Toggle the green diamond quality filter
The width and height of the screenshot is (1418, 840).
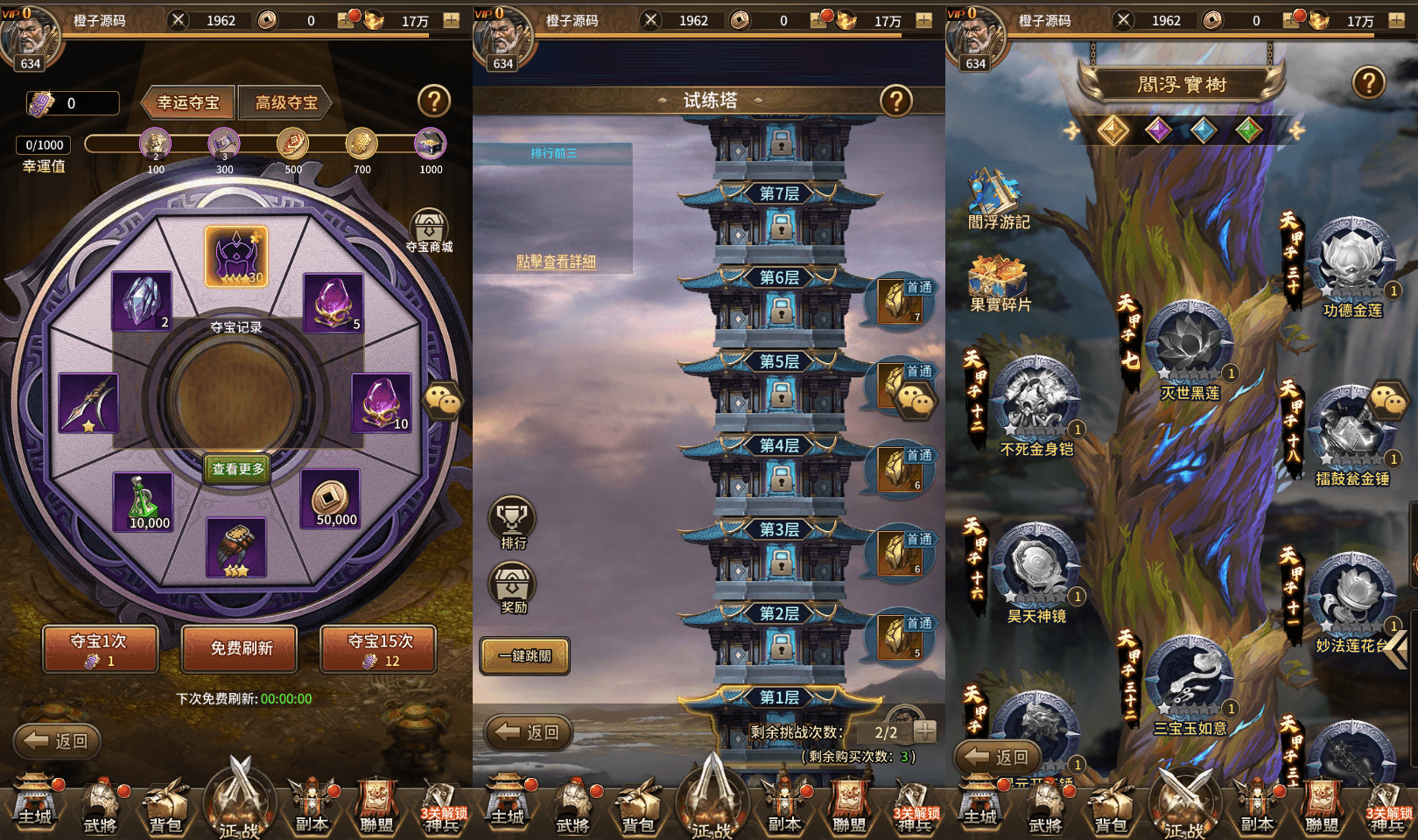click(1249, 131)
